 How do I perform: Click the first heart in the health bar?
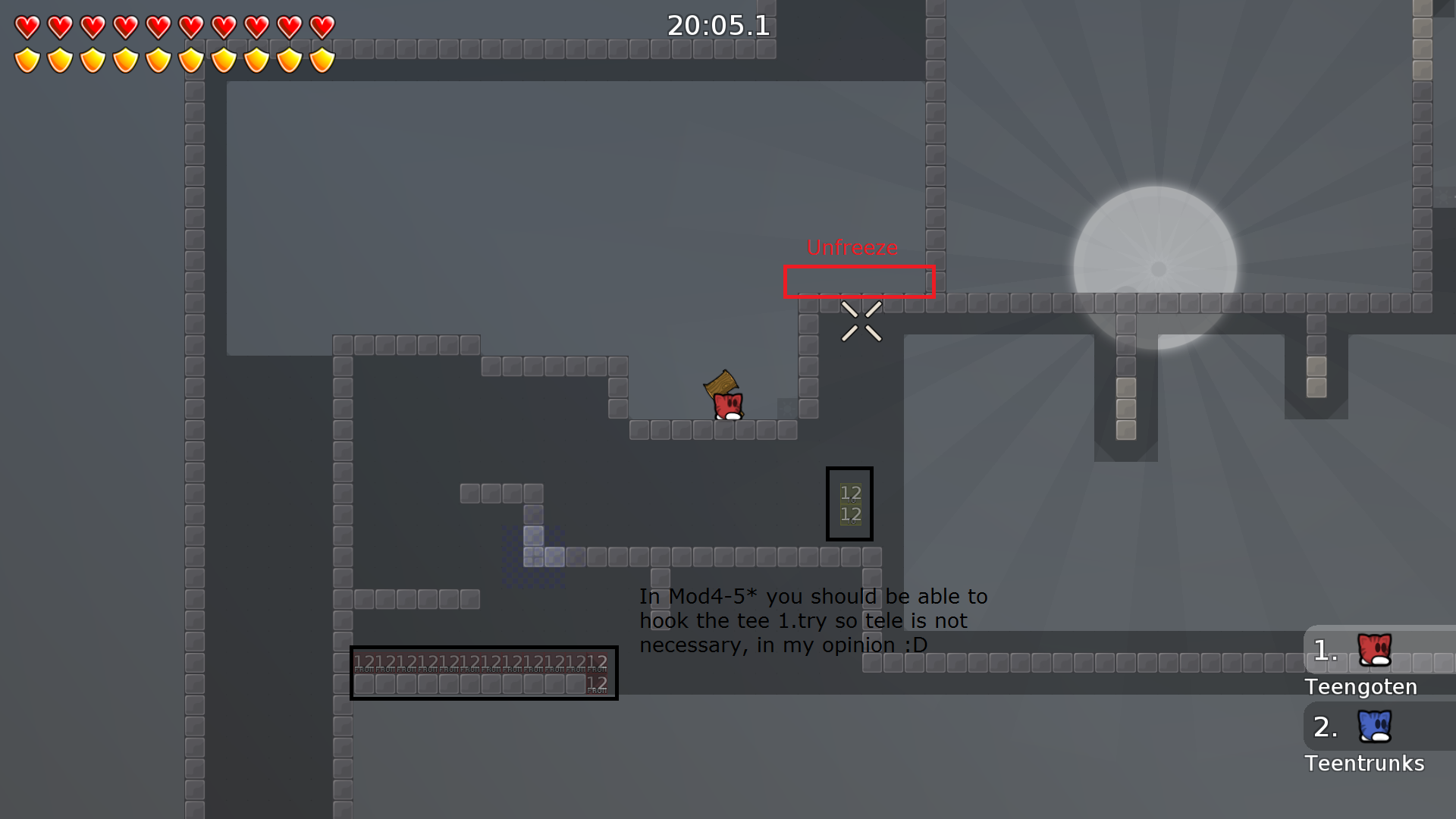click(x=27, y=27)
